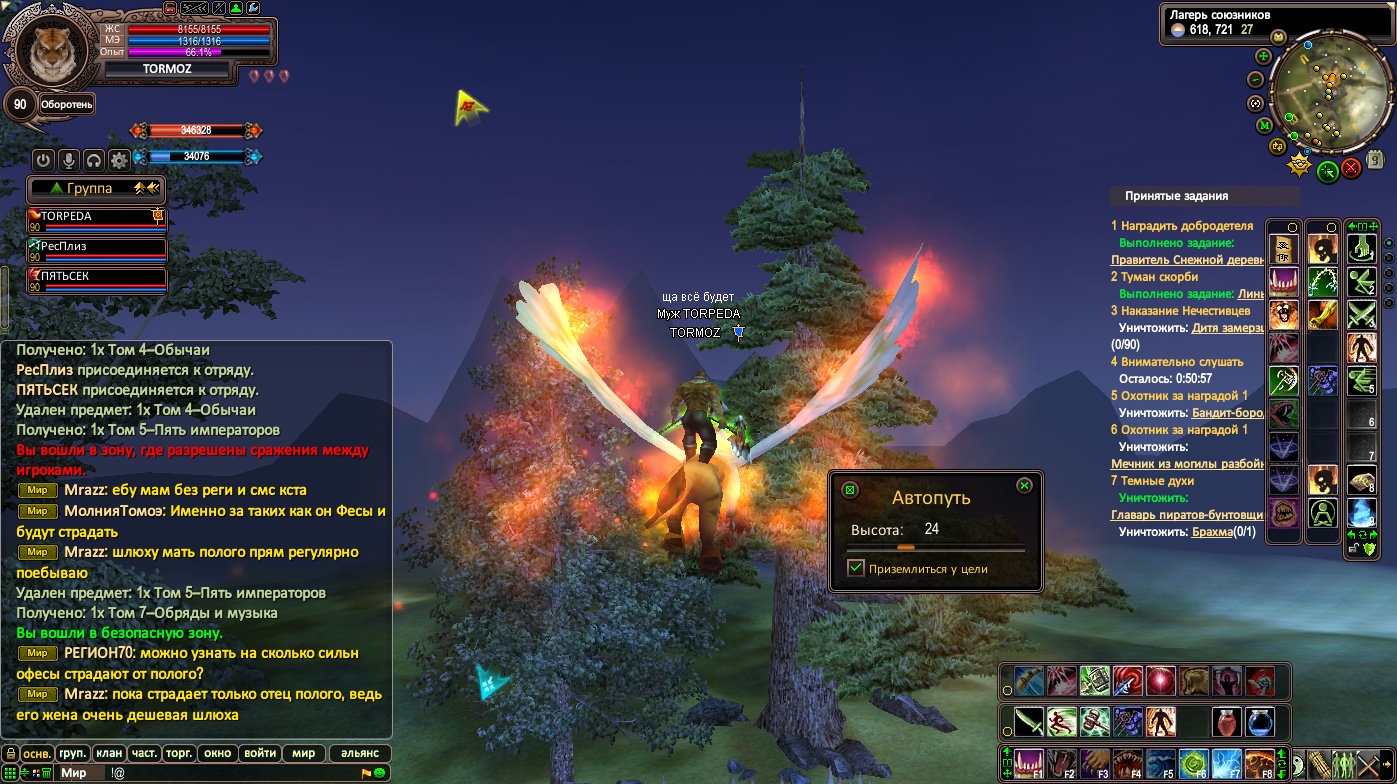Viewport: 1397px width, 784px height.
Task: Expand the Группа party panel header
Action: 96,188
